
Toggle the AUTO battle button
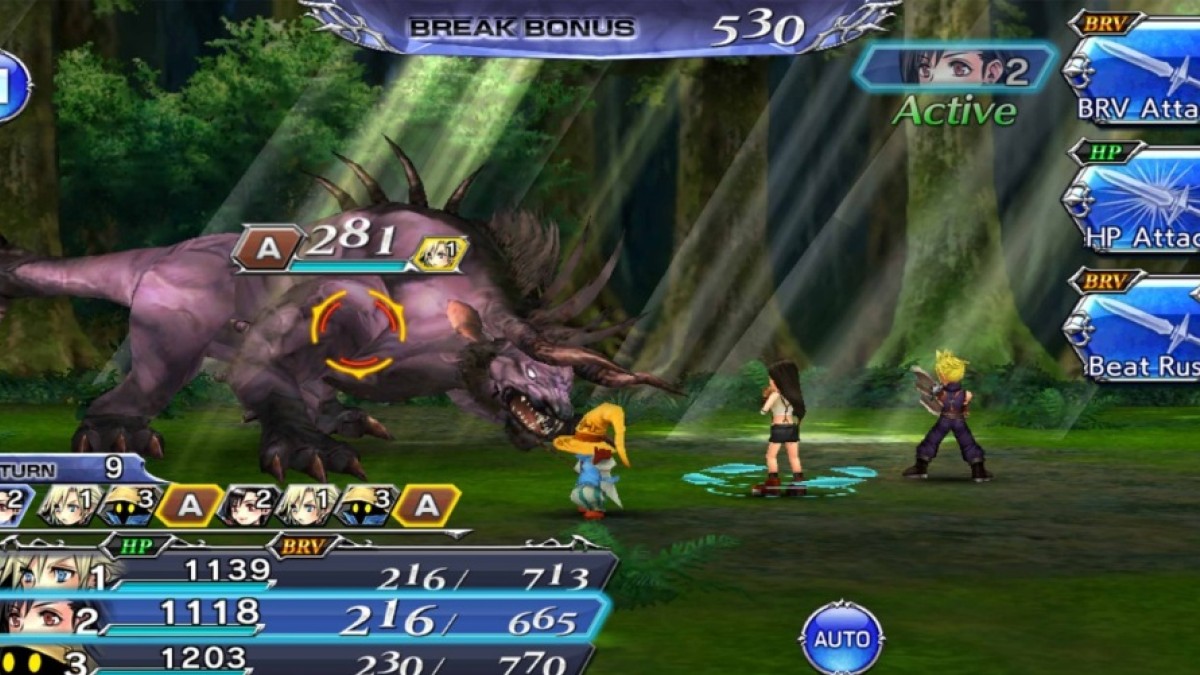pos(842,637)
